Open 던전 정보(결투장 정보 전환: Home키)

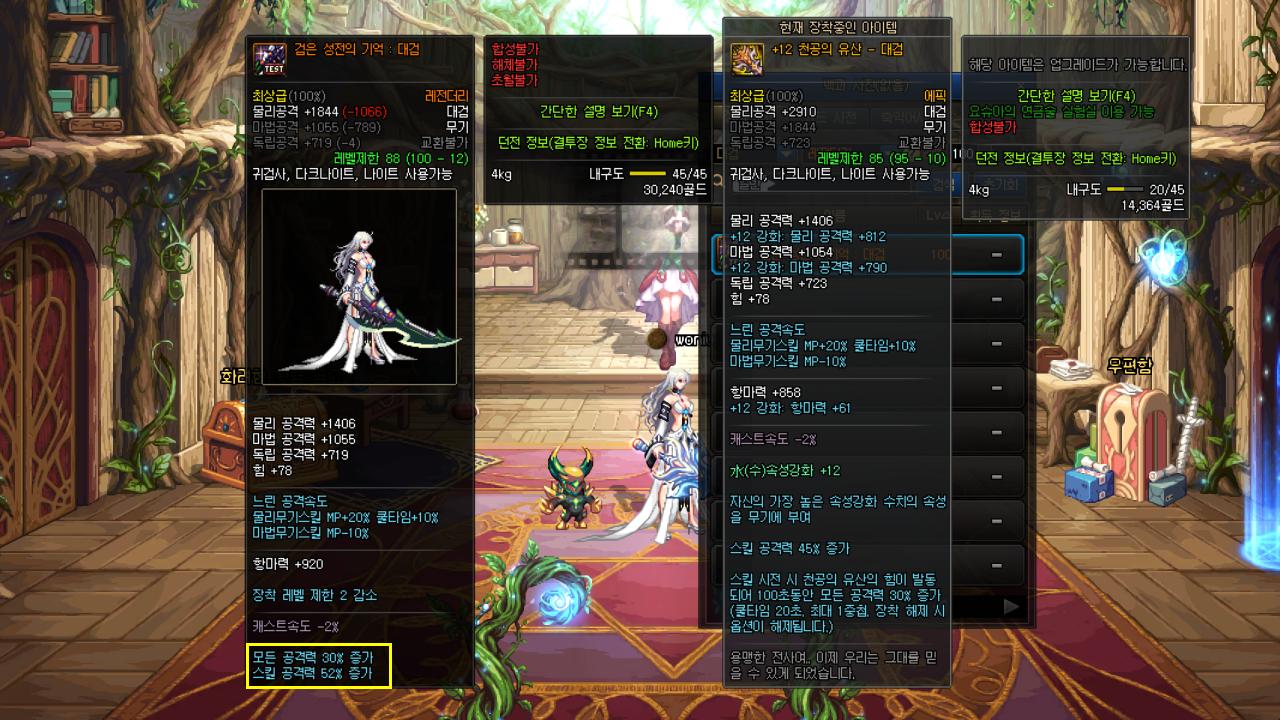[x=1075, y=158]
